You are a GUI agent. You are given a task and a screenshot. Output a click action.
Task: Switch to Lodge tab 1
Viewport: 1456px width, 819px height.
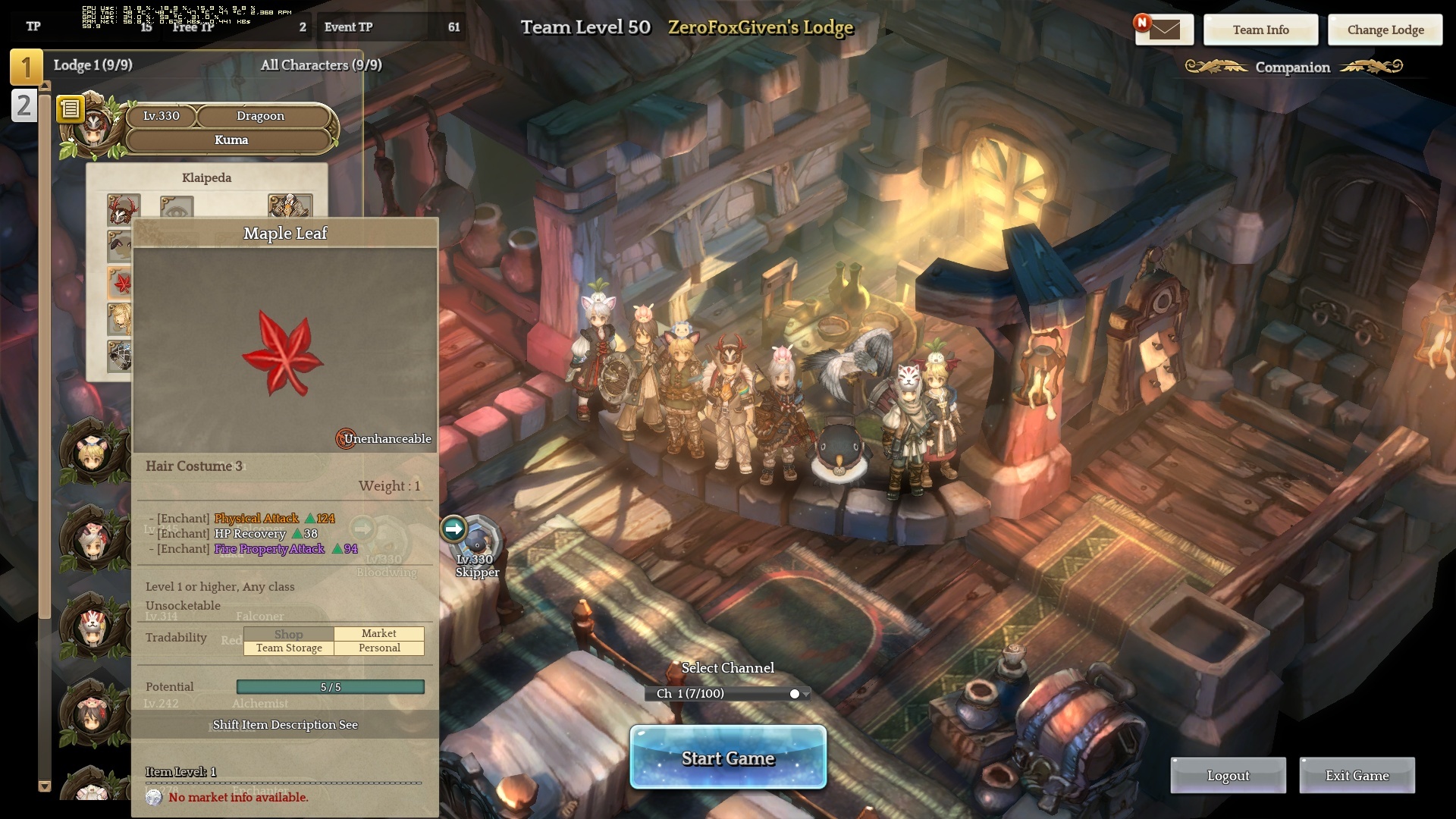(x=26, y=67)
